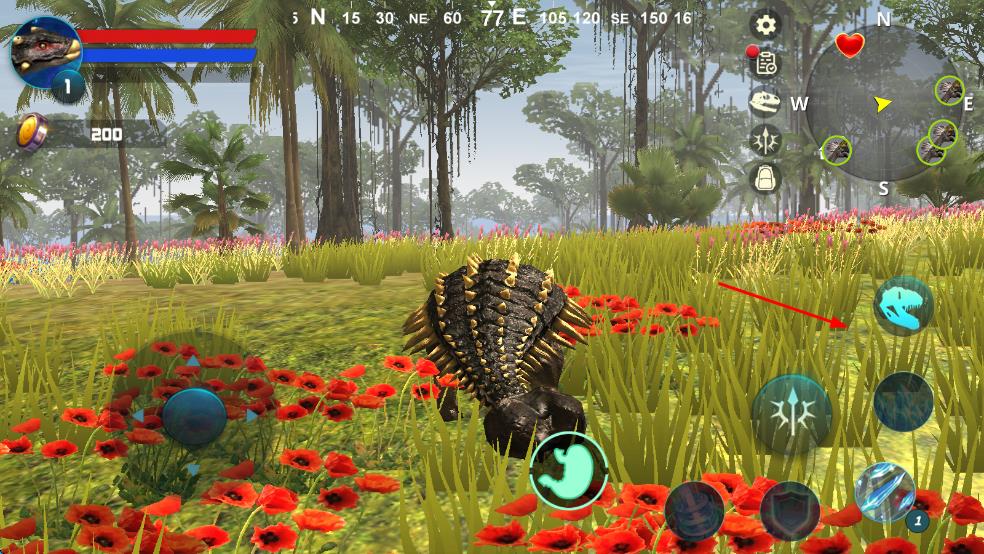Click the gold coin currency icon
The width and height of the screenshot is (984, 554).
pos(32,133)
